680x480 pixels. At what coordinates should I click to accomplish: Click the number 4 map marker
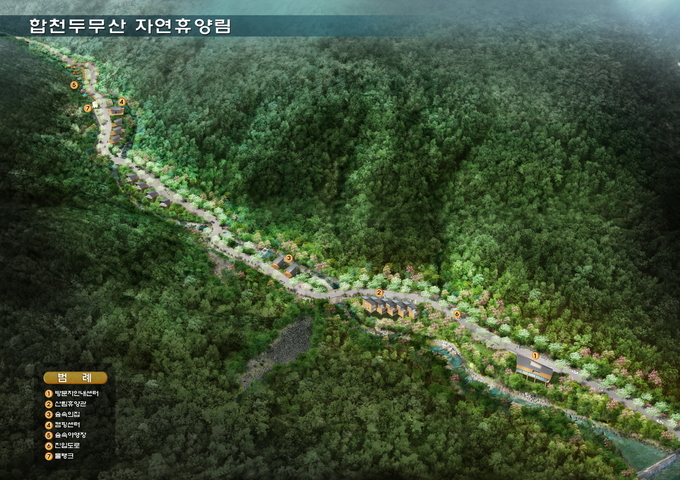(122, 101)
